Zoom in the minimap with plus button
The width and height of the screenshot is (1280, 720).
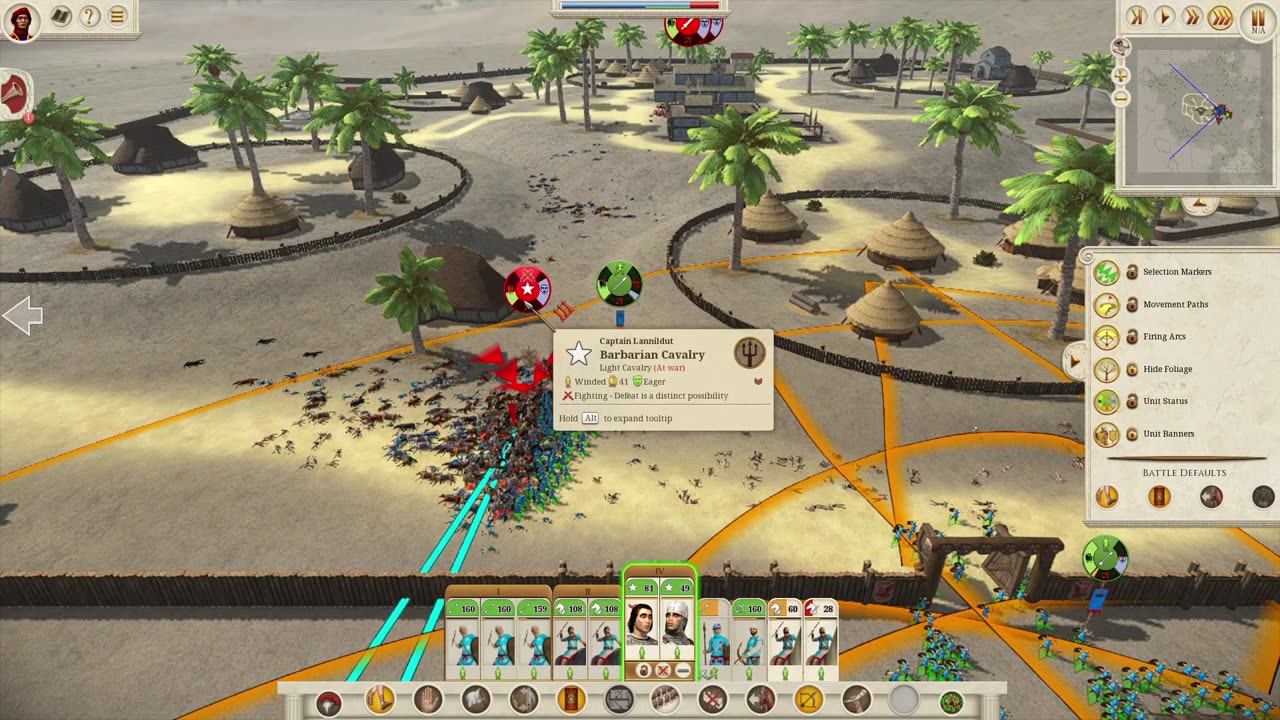click(x=1121, y=75)
